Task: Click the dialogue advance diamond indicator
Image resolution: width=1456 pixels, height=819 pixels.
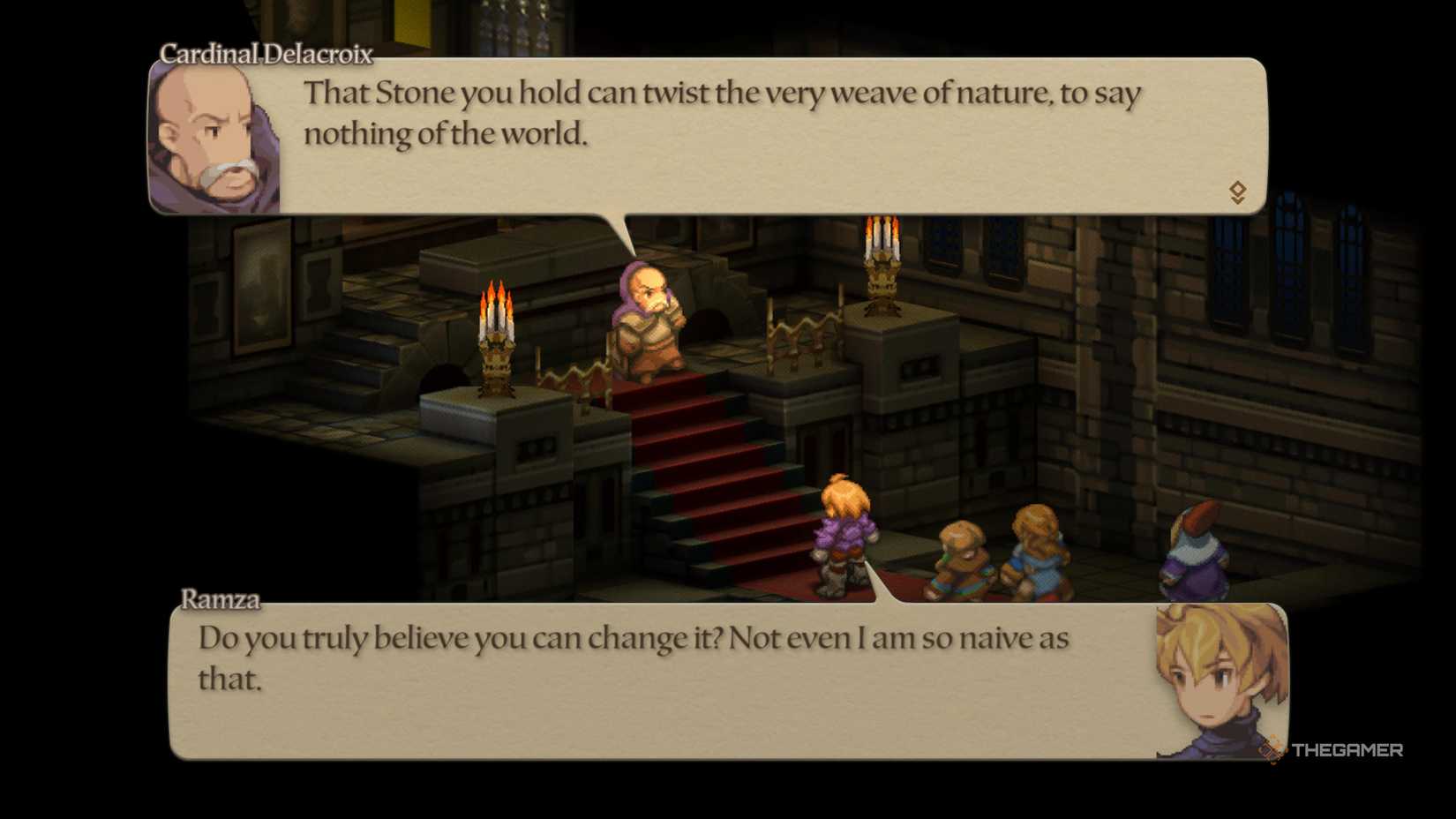Action: (x=1238, y=188)
